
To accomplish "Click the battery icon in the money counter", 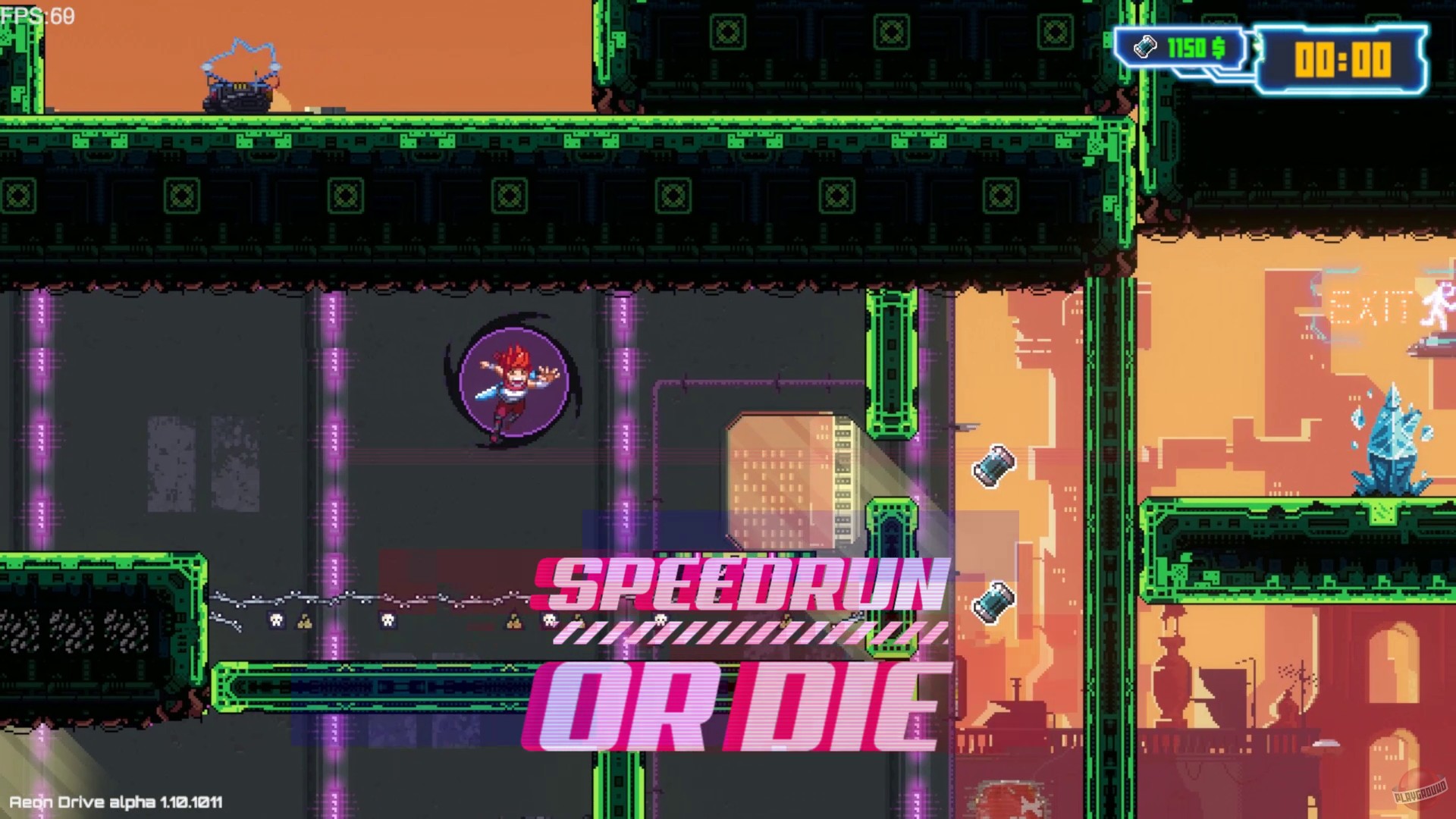I will [1145, 48].
